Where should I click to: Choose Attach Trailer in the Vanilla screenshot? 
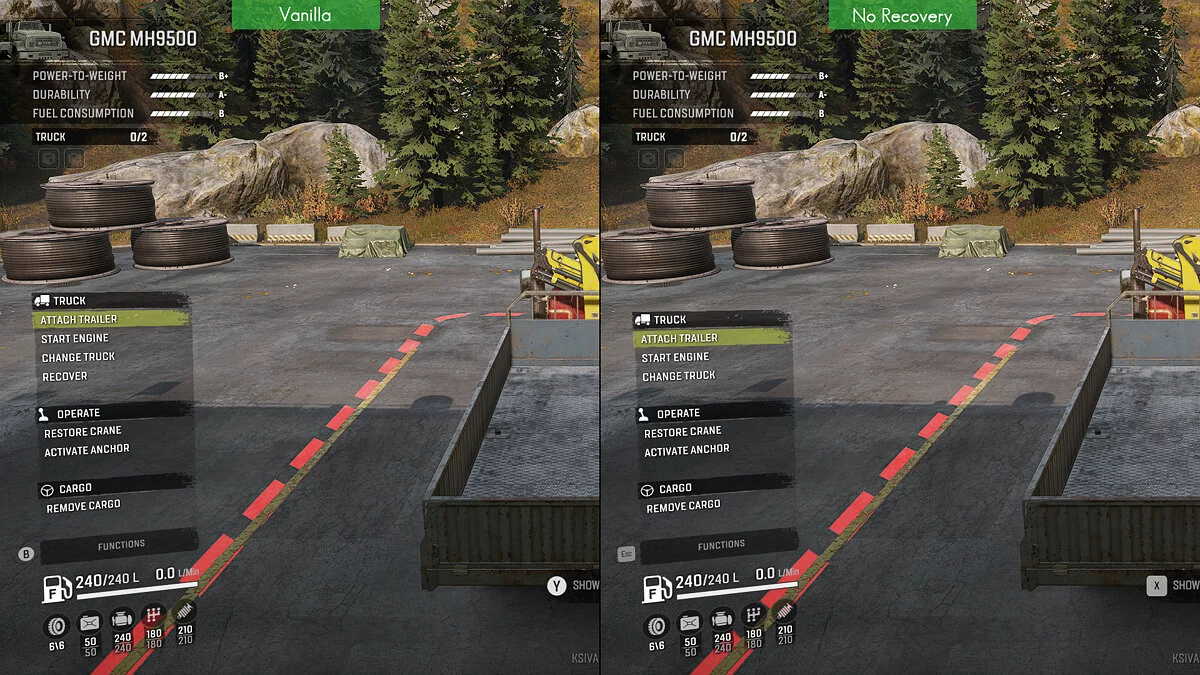click(79, 319)
